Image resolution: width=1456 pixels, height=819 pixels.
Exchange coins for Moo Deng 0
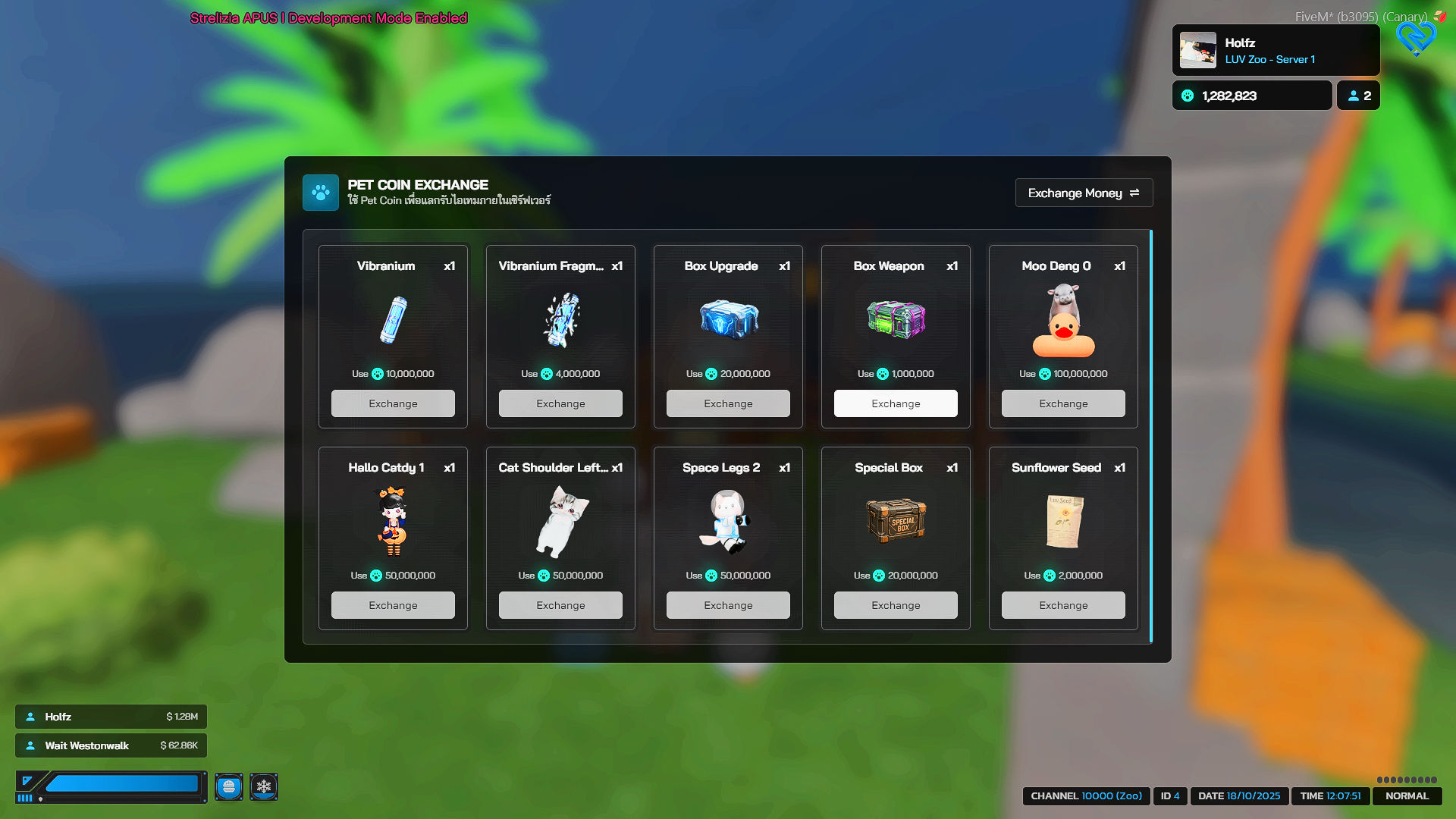(1063, 403)
